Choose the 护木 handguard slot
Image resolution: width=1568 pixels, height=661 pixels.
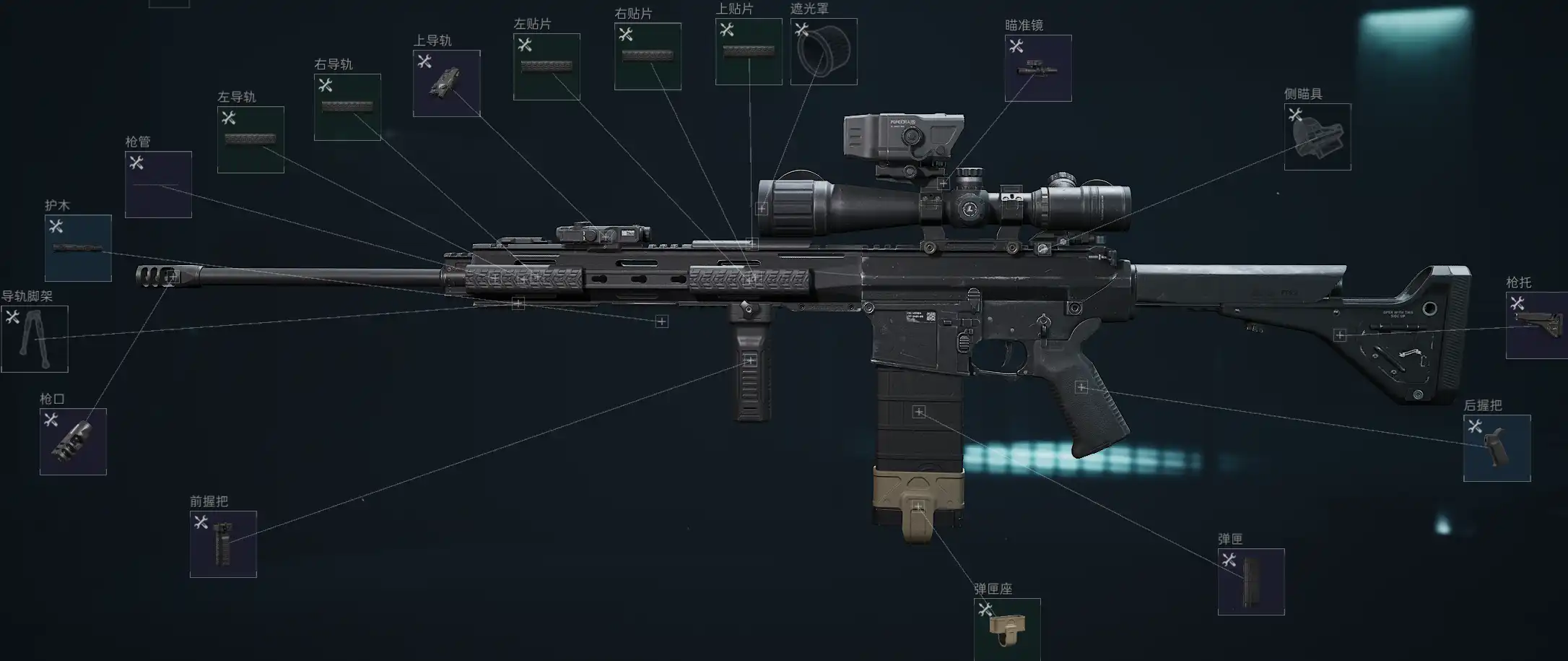point(78,248)
